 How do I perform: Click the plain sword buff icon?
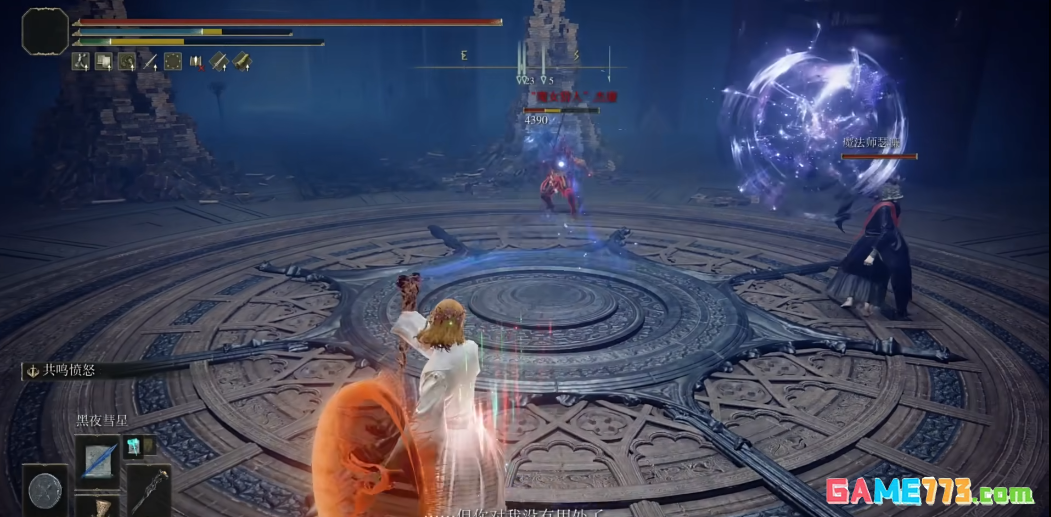pyautogui.click(x=150, y=62)
